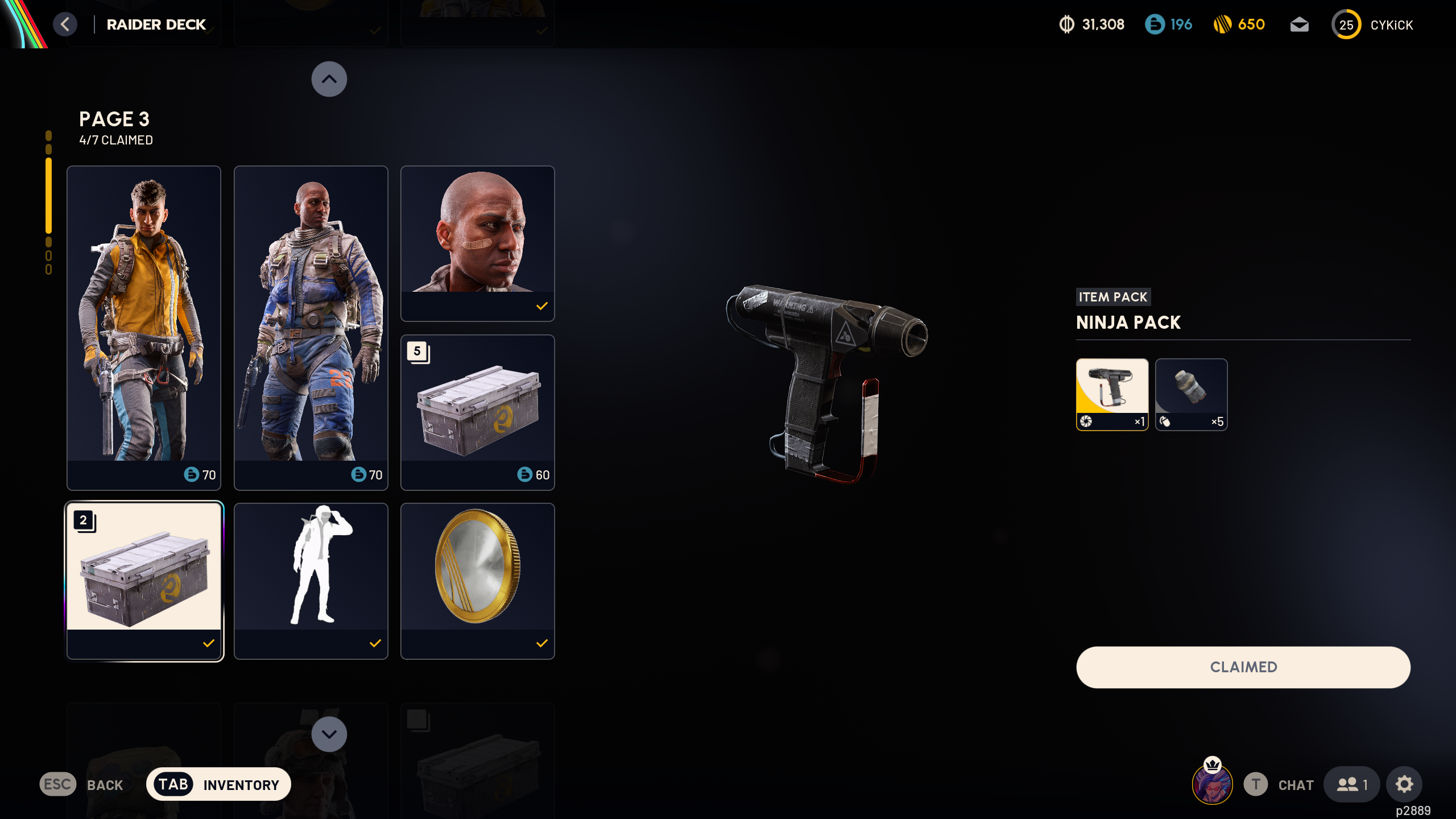Open the mail inbox envelope
This screenshot has width=1456, height=819.
[x=1300, y=24]
